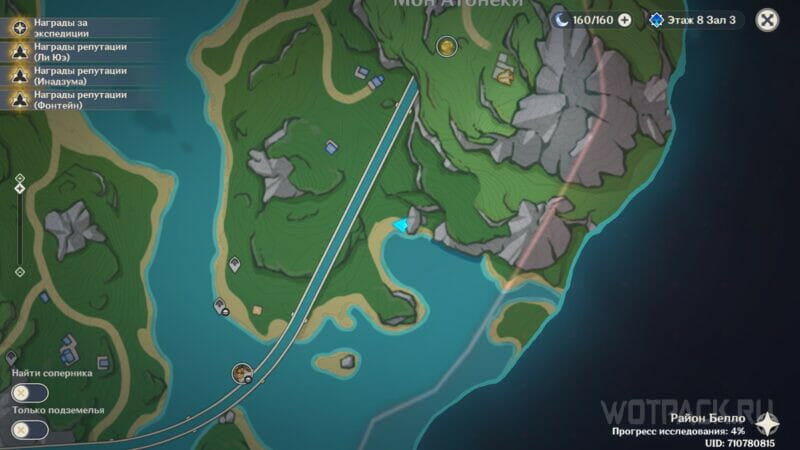Select the character portrait marker by the bridge

coord(241,373)
